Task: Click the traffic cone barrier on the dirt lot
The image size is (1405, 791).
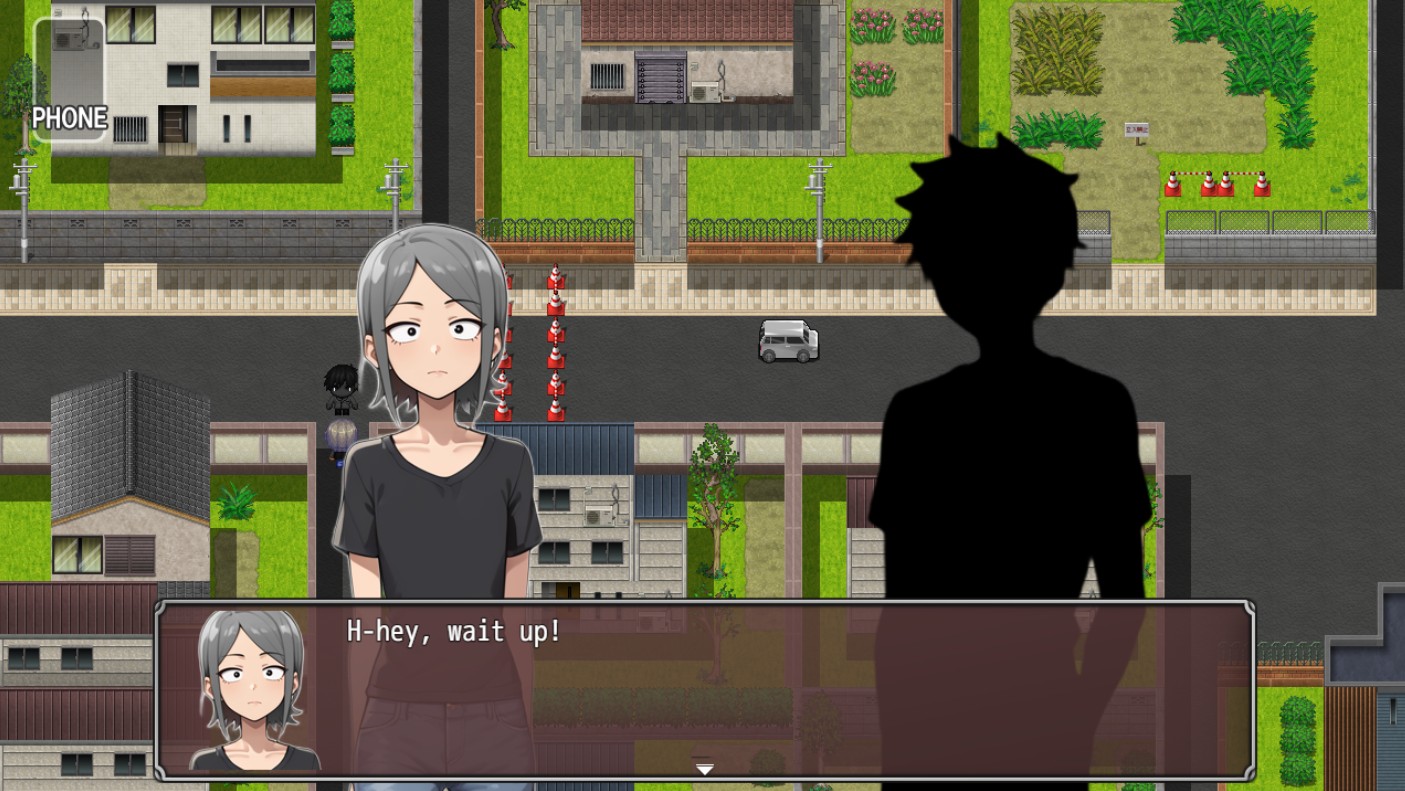Action: pyautogui.click(x=1215, y=185)
